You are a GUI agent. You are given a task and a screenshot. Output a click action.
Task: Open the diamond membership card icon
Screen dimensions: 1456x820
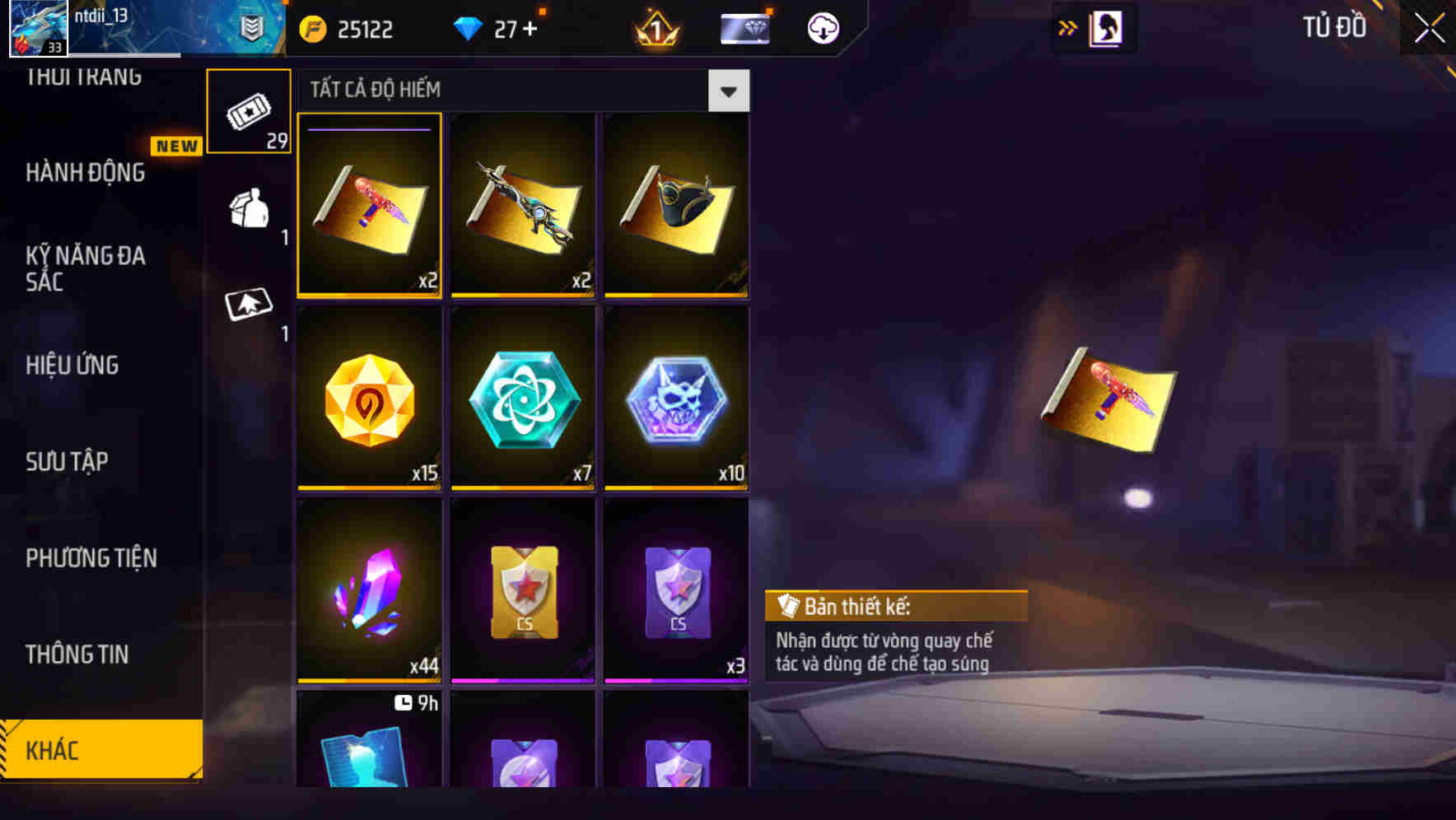coord(744,27)
